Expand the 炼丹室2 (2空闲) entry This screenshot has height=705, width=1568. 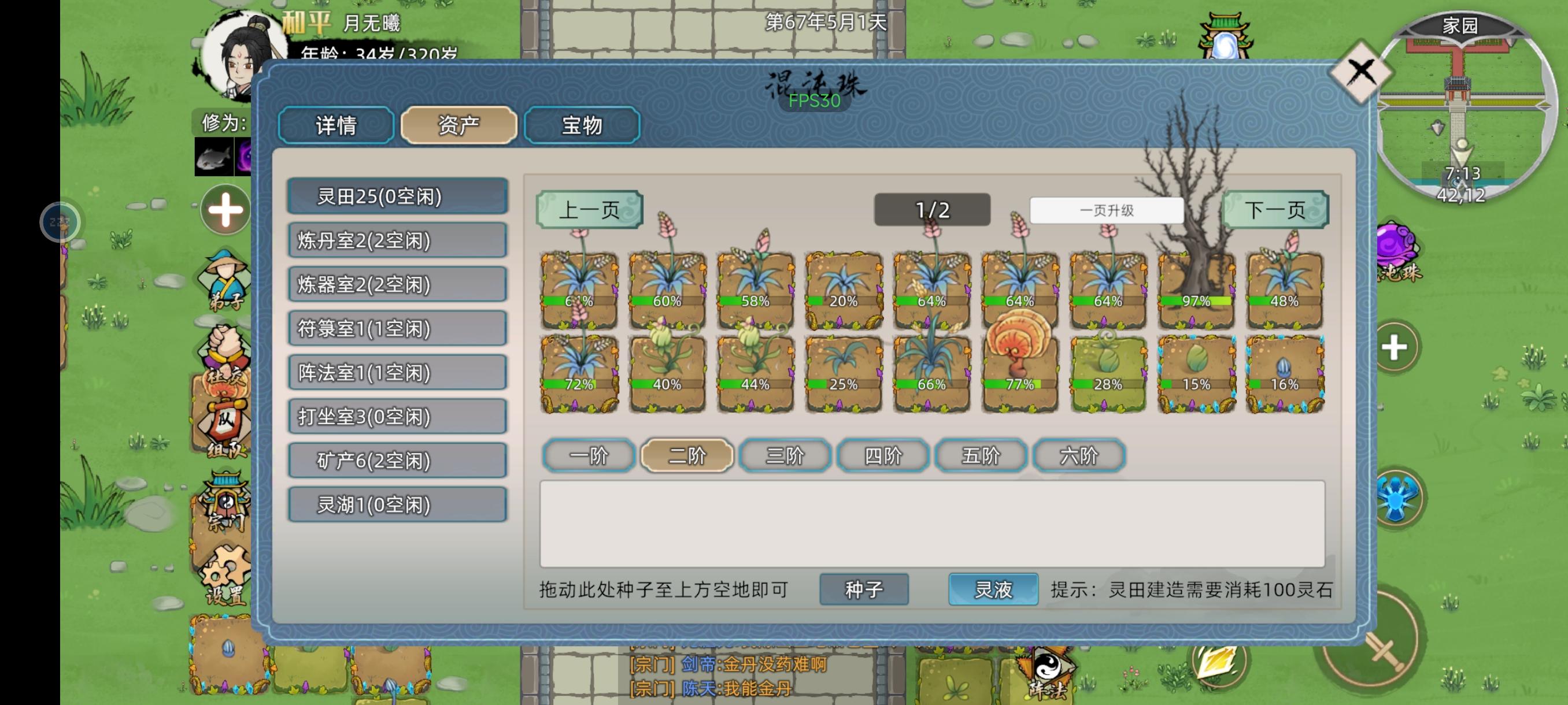pos(397,241)
